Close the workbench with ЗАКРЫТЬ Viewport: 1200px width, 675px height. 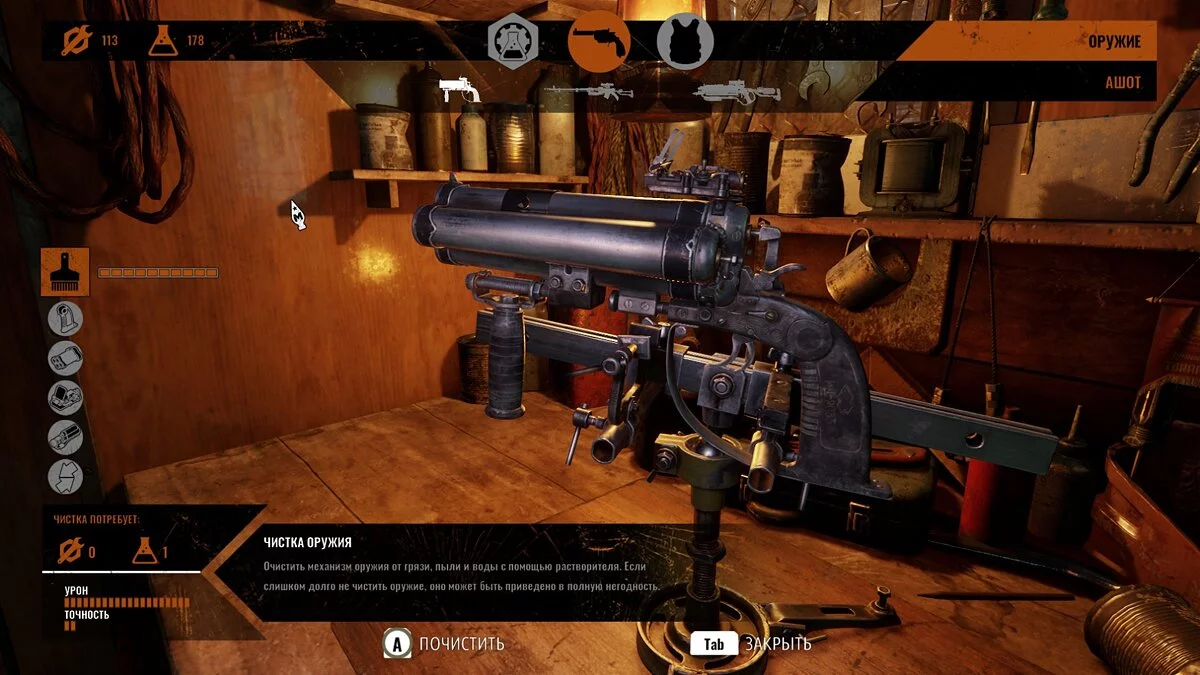[750, 644]
